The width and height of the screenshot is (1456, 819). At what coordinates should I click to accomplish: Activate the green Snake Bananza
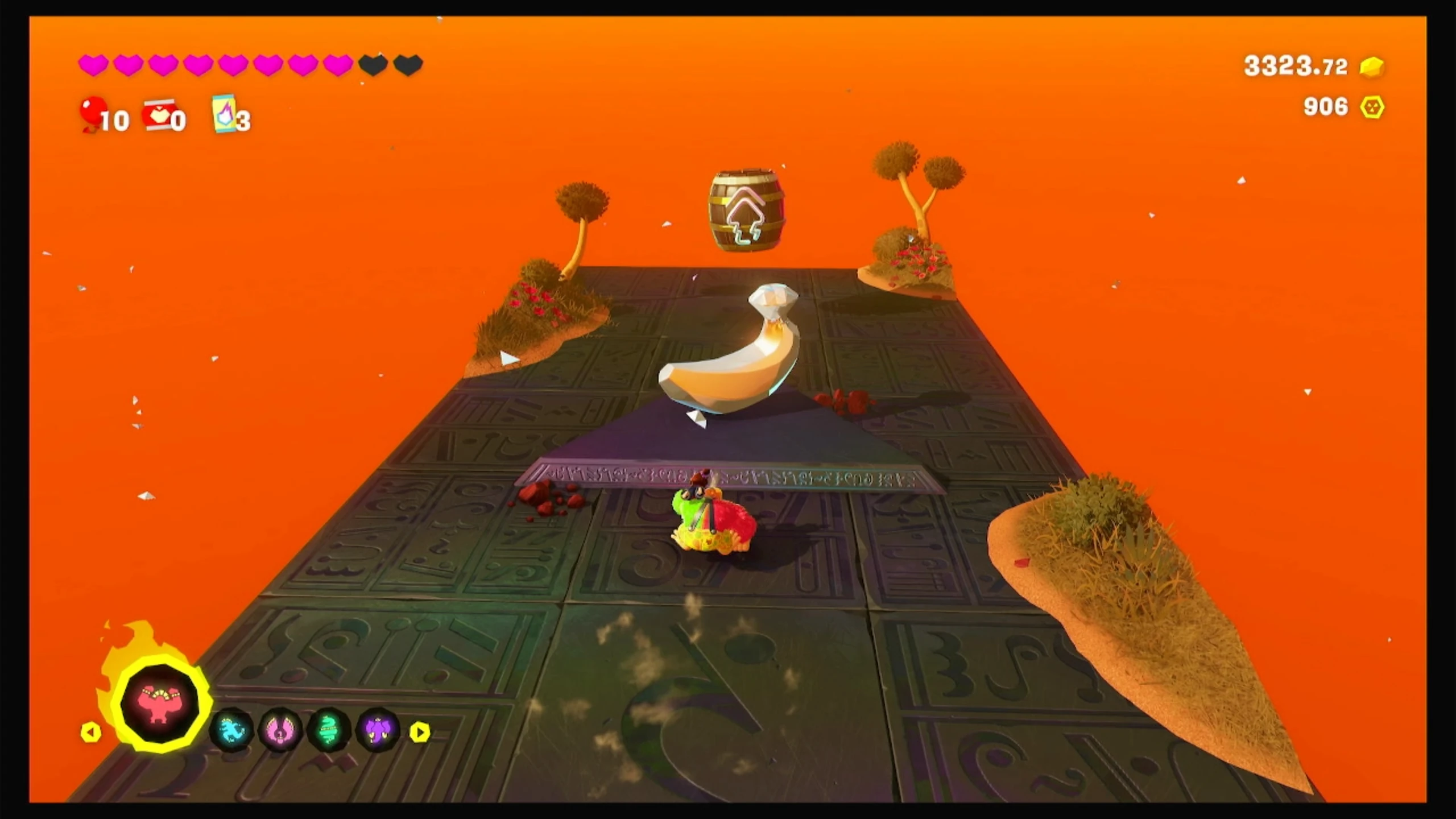click(329, 730)
